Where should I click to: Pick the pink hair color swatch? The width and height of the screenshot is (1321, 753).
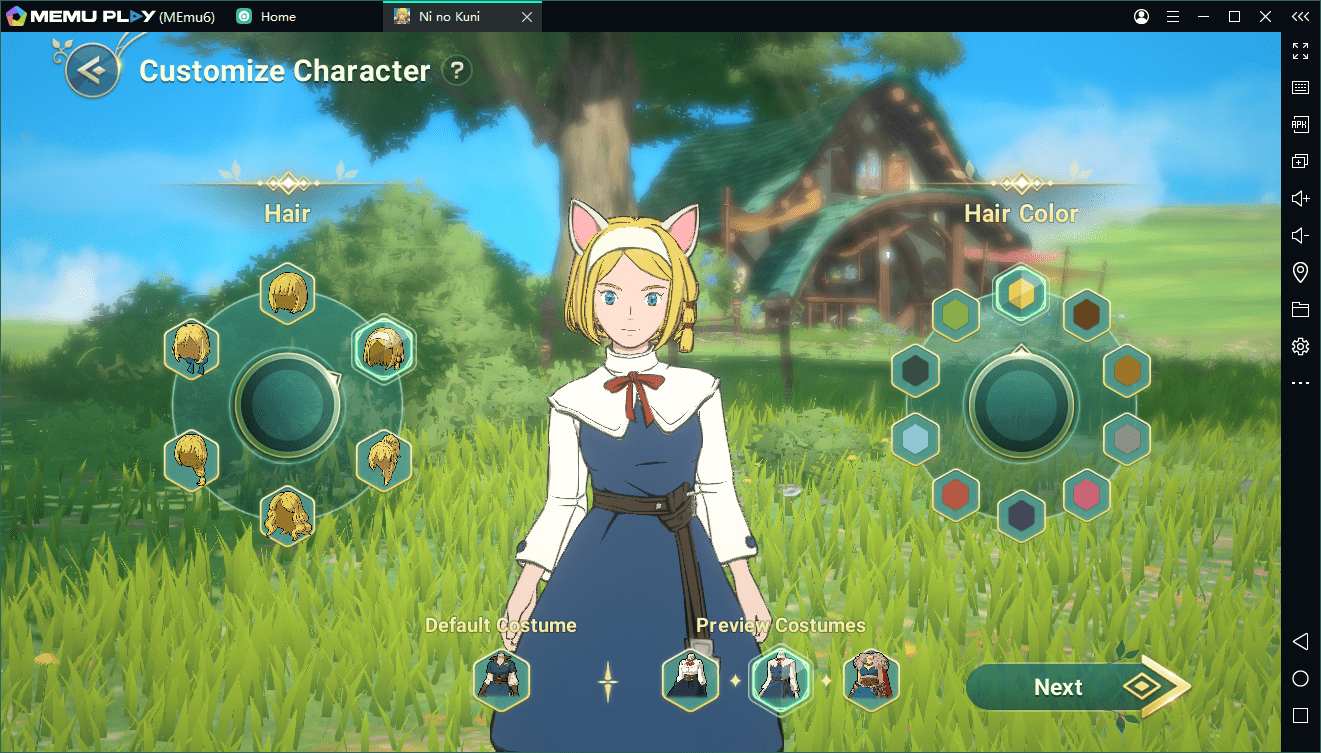point(1086,494)
